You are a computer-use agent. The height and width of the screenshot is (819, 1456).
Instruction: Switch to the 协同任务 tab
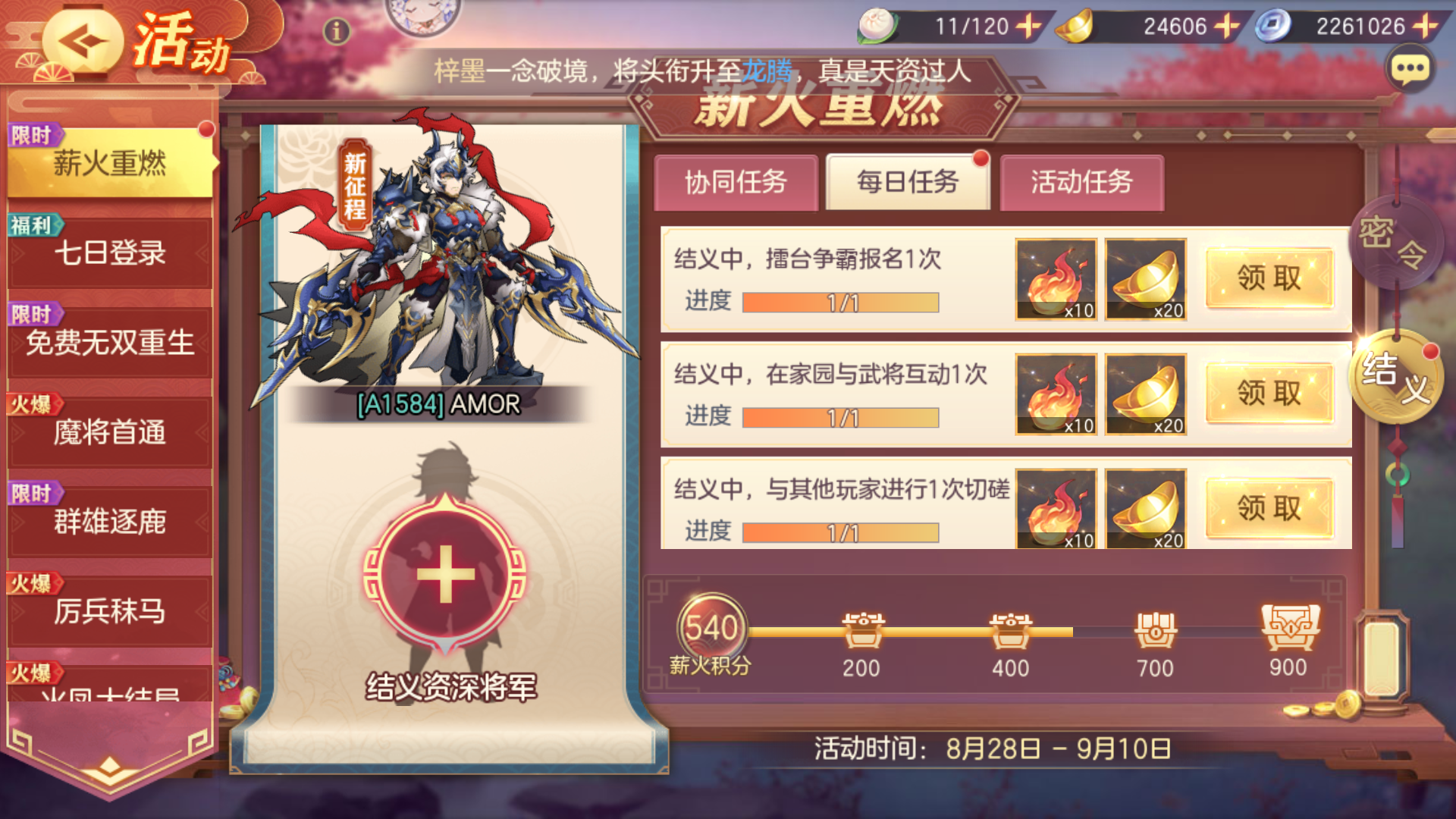pos(735,182)
